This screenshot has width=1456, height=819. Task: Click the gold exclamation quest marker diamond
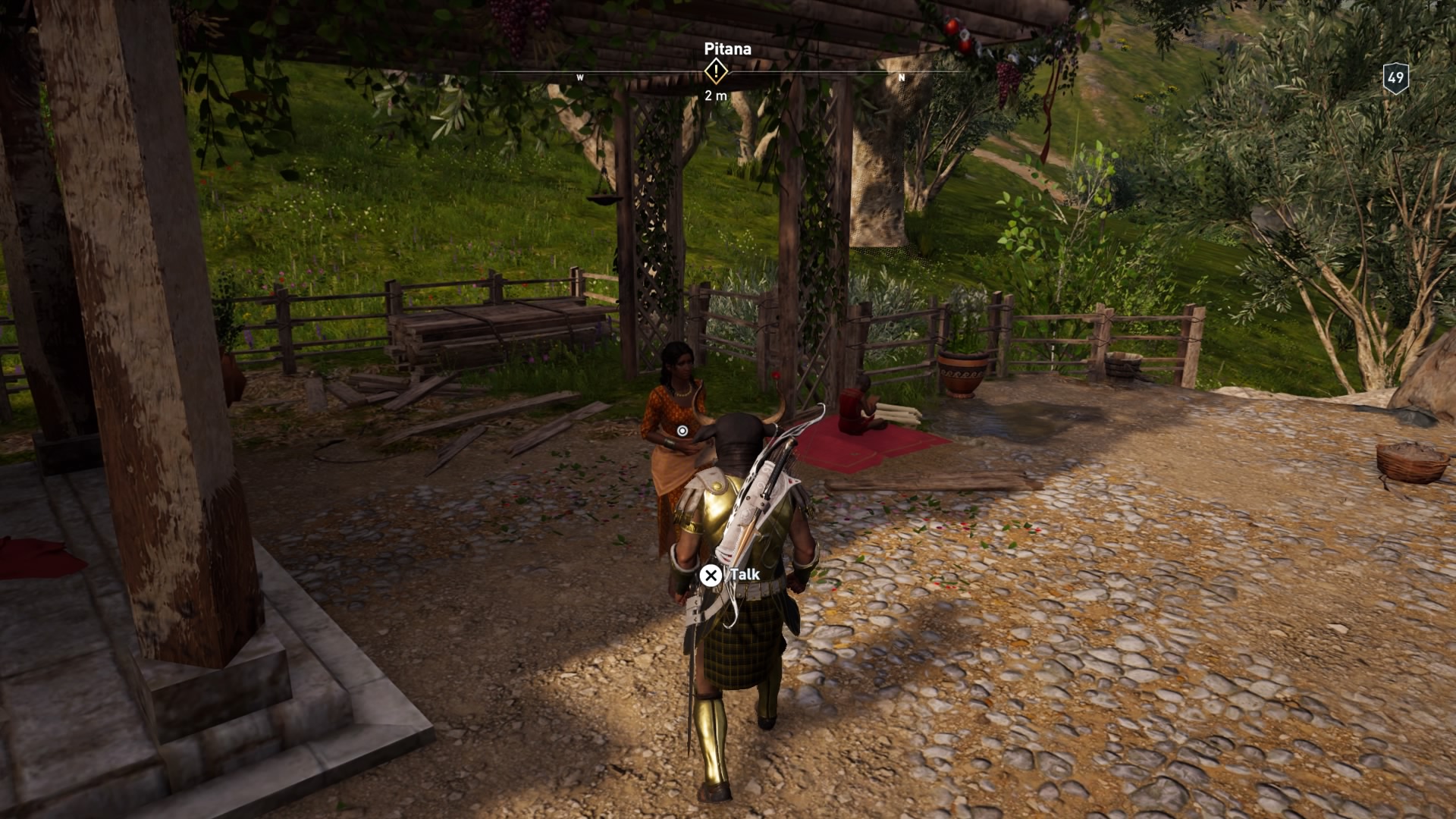pos(716,72)
